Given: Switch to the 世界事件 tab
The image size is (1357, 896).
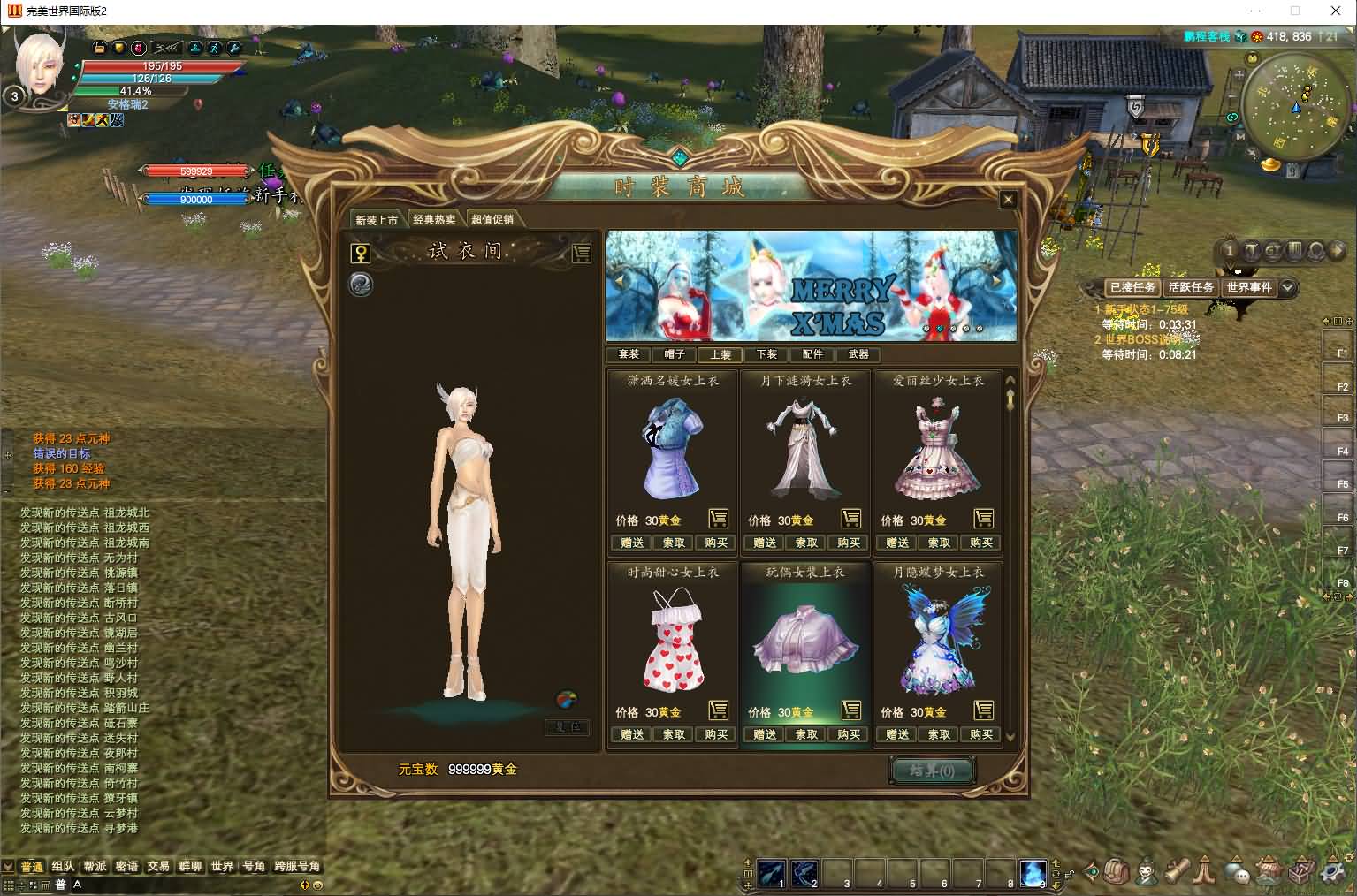Looking at the screenshot, I should (1249, 287).
